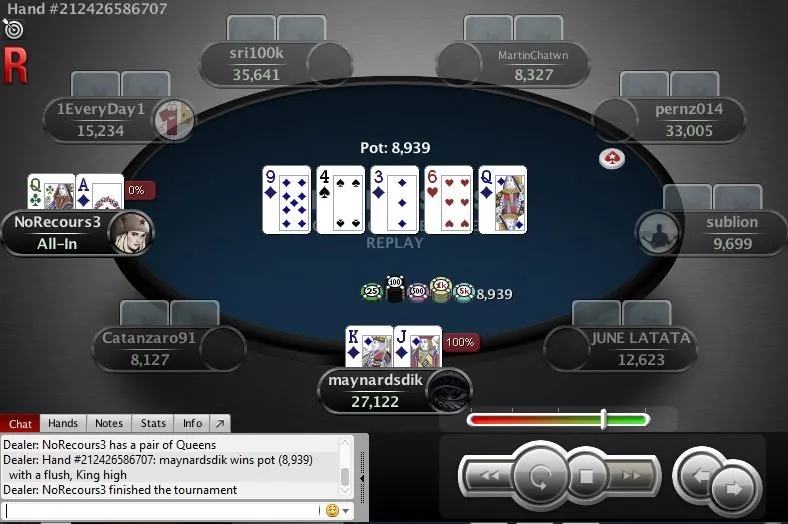788x524 pixels.
Task: Open pernz014's player plate
Action: pyautogui.click(x=688, y=119)
